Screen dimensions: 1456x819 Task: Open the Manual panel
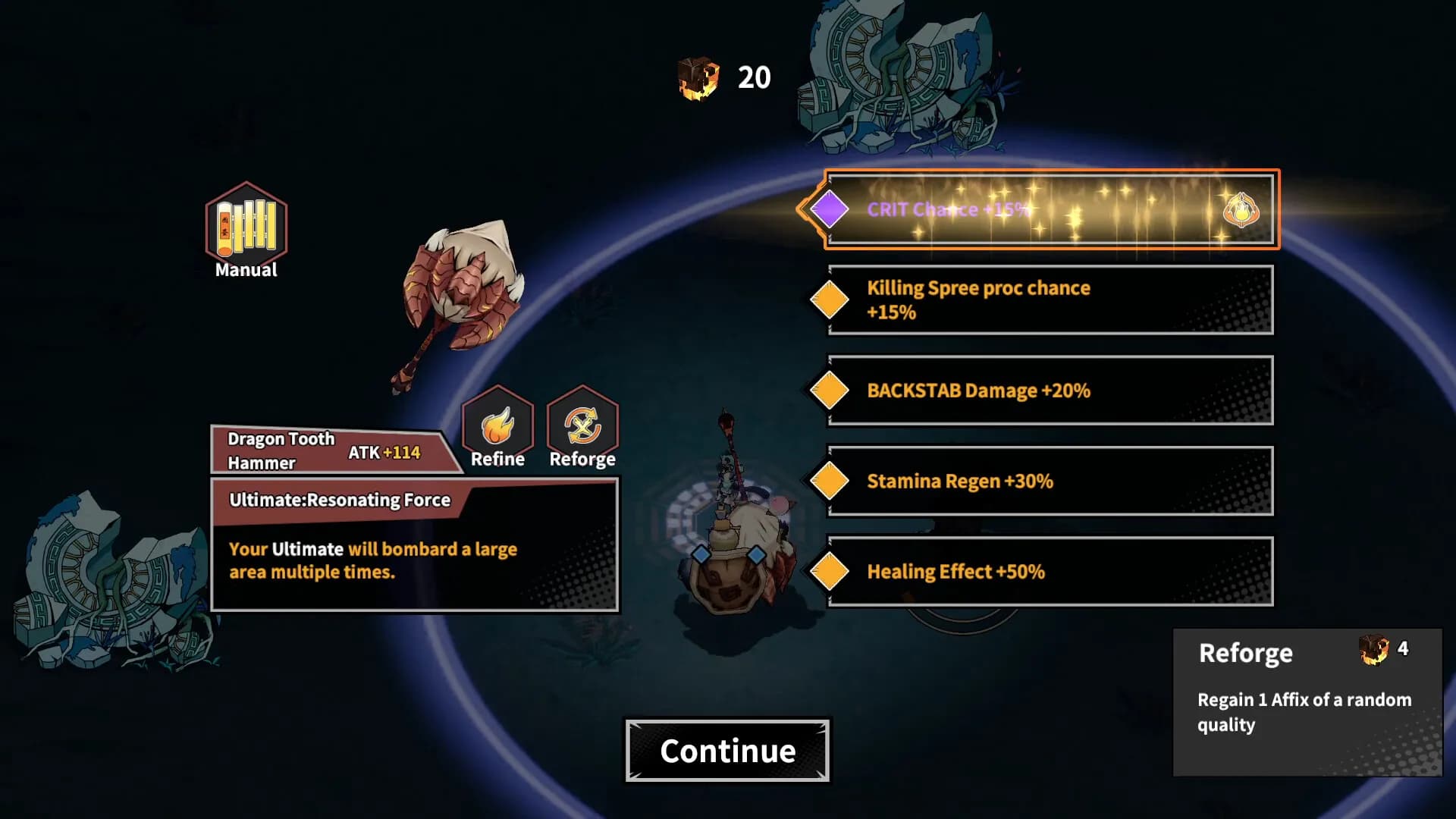244,227
